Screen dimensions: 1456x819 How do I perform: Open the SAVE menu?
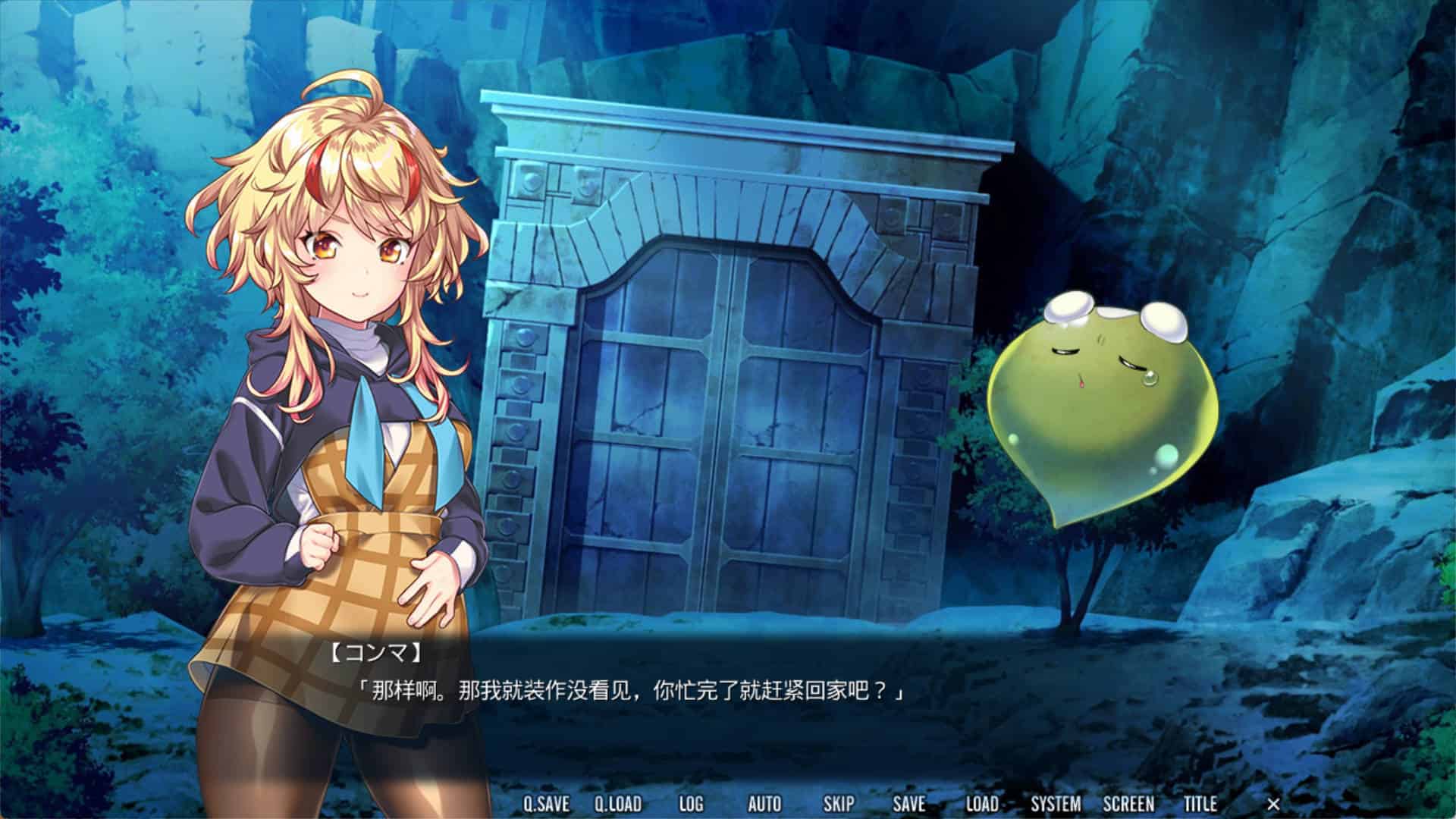tap(908, 804)
